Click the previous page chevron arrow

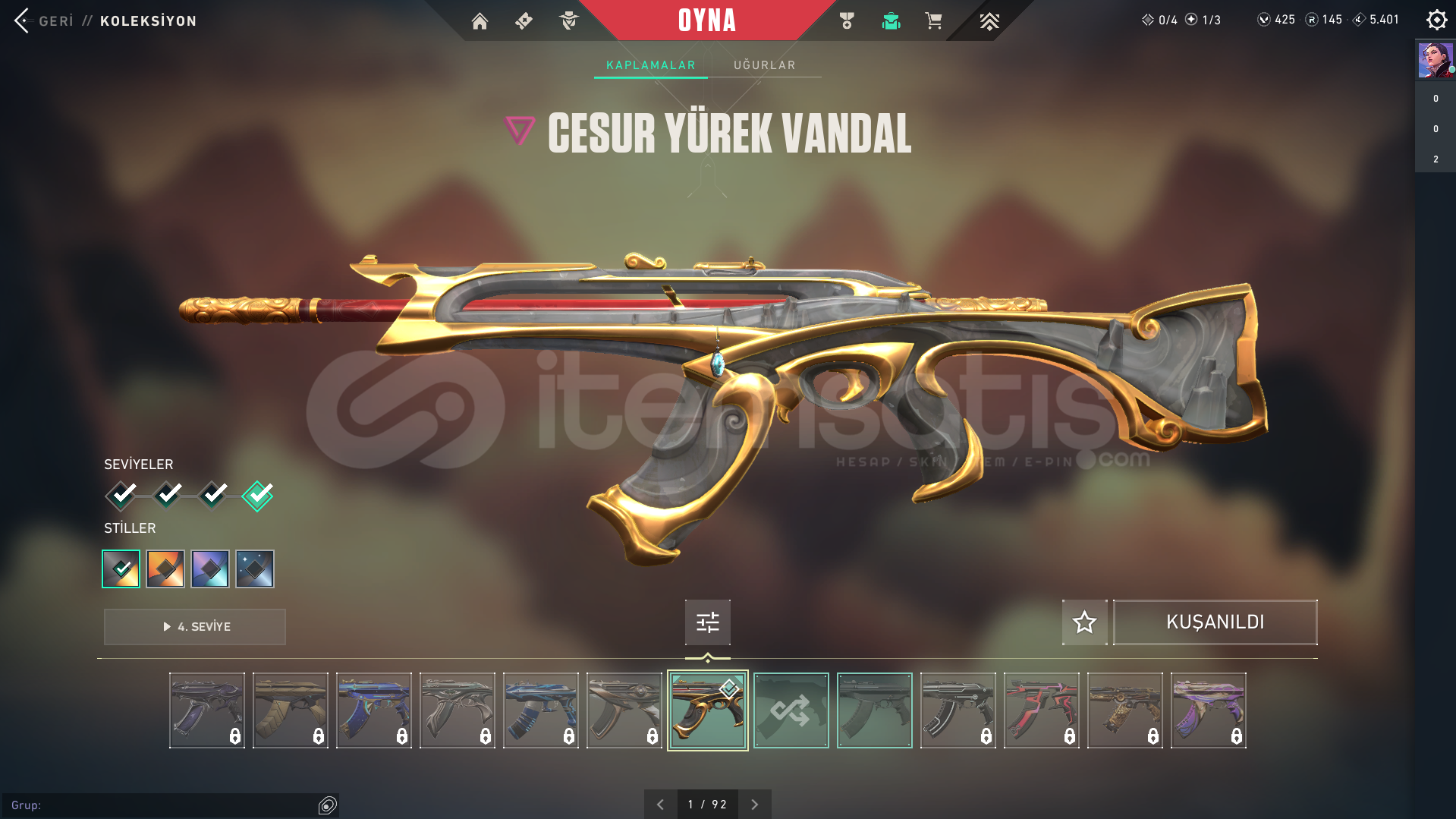[660, 803]
